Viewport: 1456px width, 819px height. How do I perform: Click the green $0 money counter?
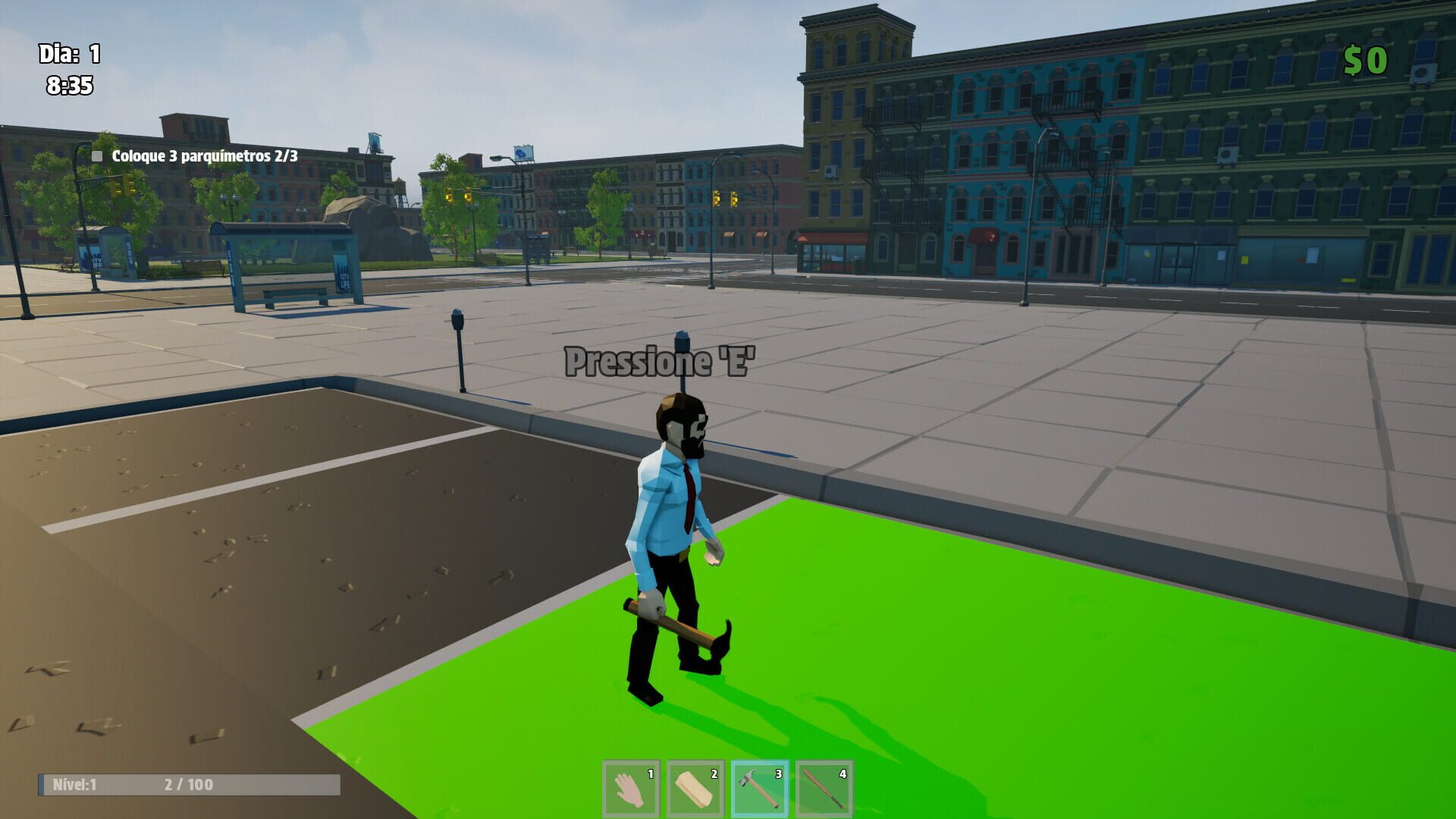[x=1367, y=59]
